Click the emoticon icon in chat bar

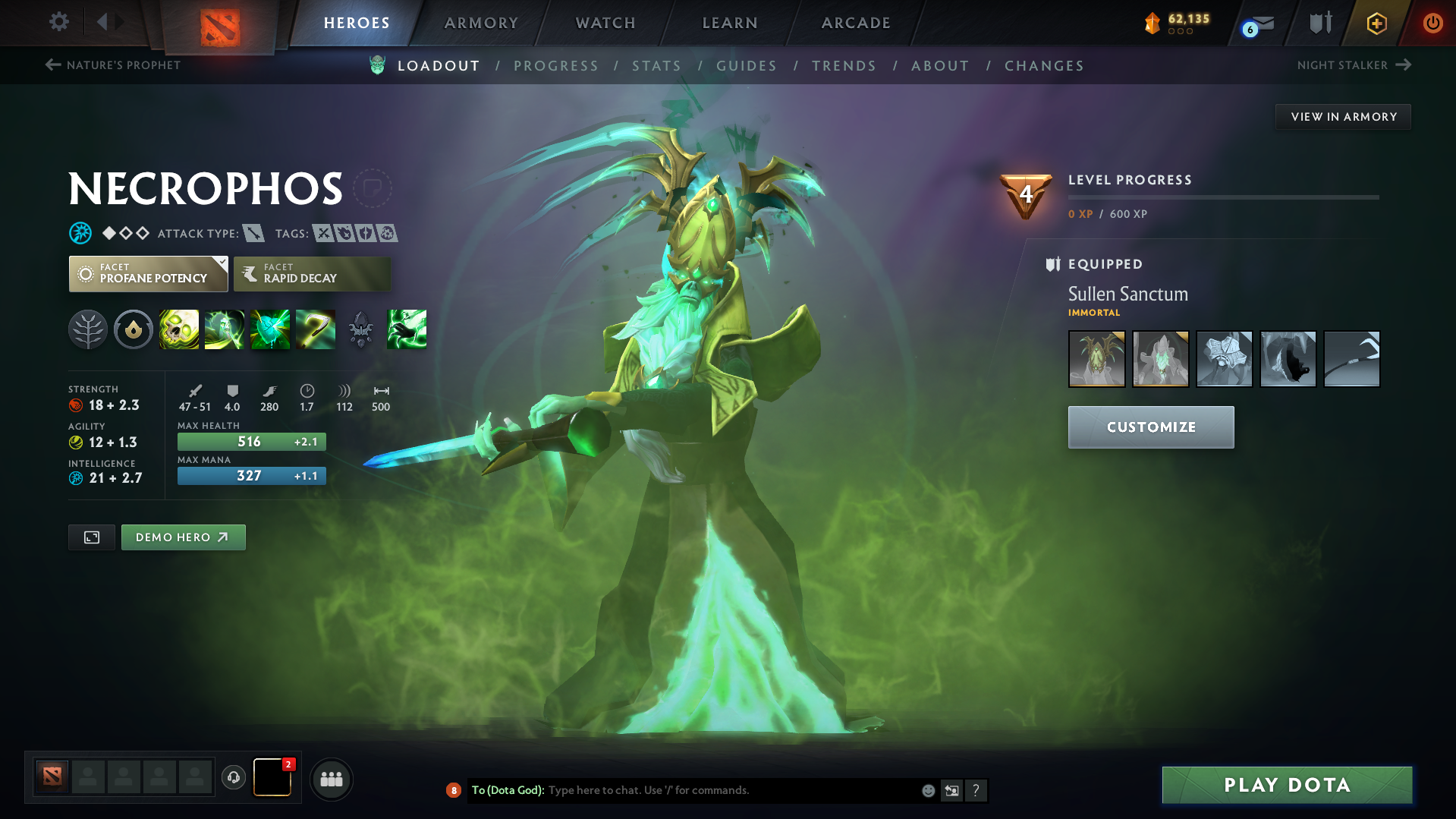(x=927, y=790)
